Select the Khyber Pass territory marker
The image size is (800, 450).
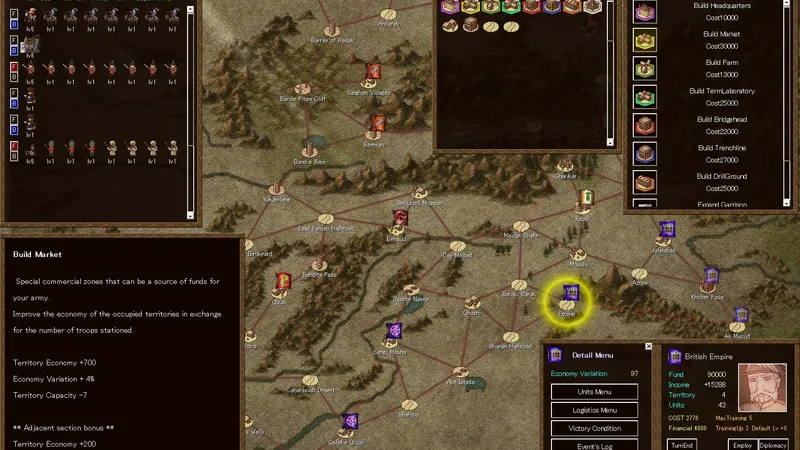710,277
